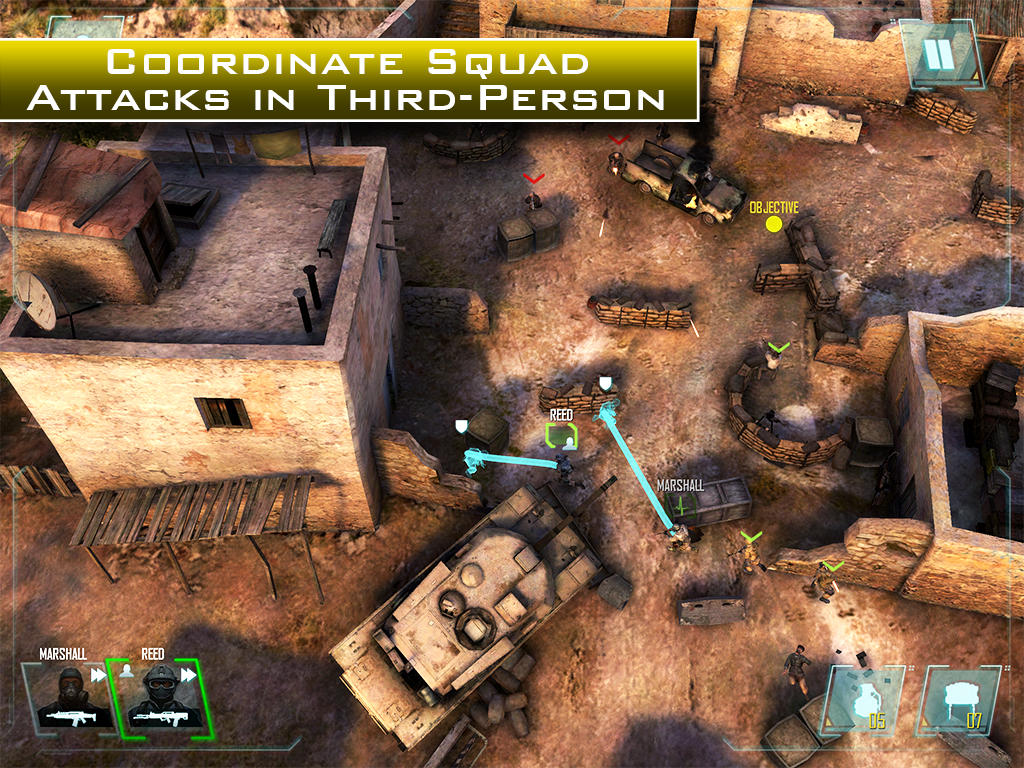Pause the game with the pause button
The width and height of the screenshot is (1024, 768).
coord(939,52)
